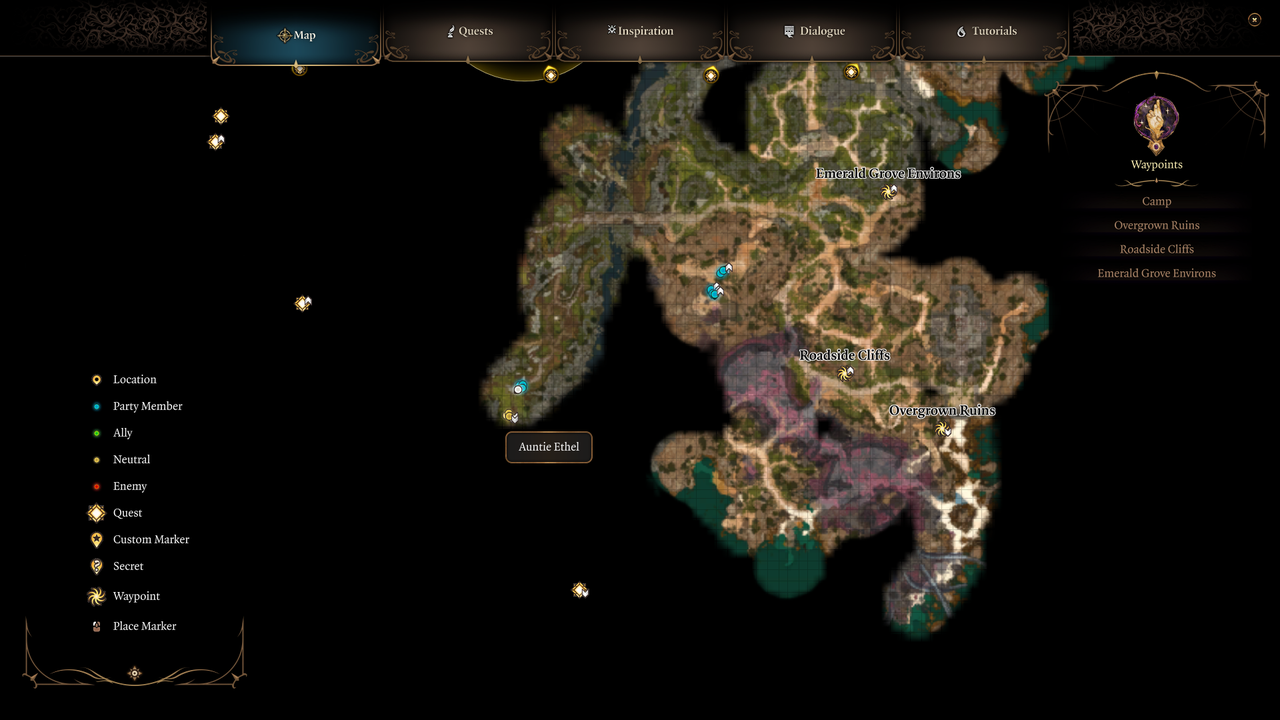Travel to Emerald Grove Environs list entry
Screen dimensions: 1280x720
pyautogui.click(x=1156, y=273)
